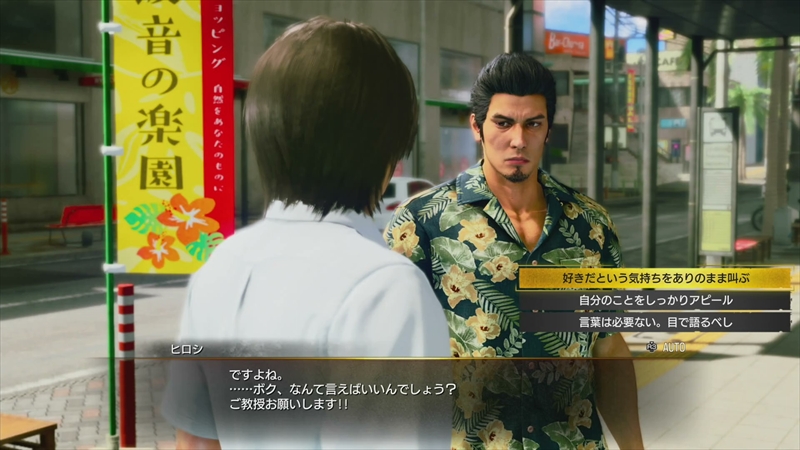
Task: Select reply 自分のことをしっかりアピール
Action: 655,300
